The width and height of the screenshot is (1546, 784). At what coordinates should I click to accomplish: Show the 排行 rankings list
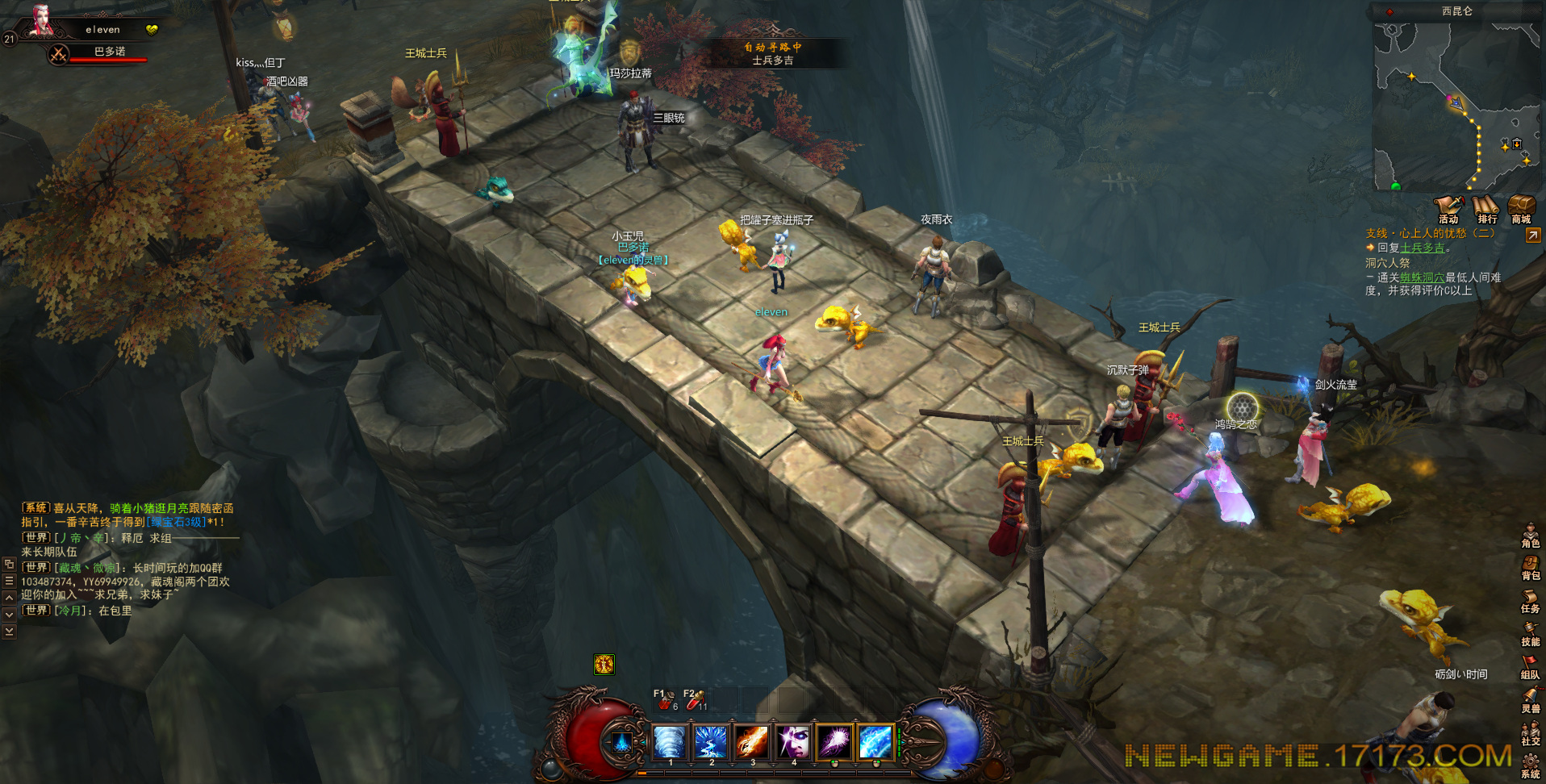point(1486,208)
